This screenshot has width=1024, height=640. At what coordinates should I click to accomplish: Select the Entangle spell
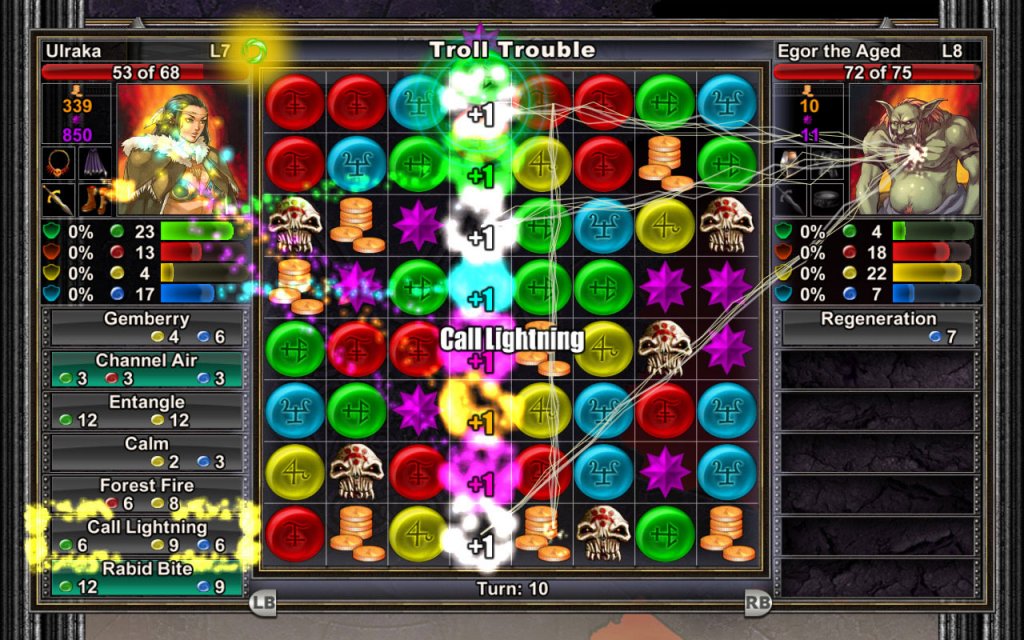coord(147,411)
